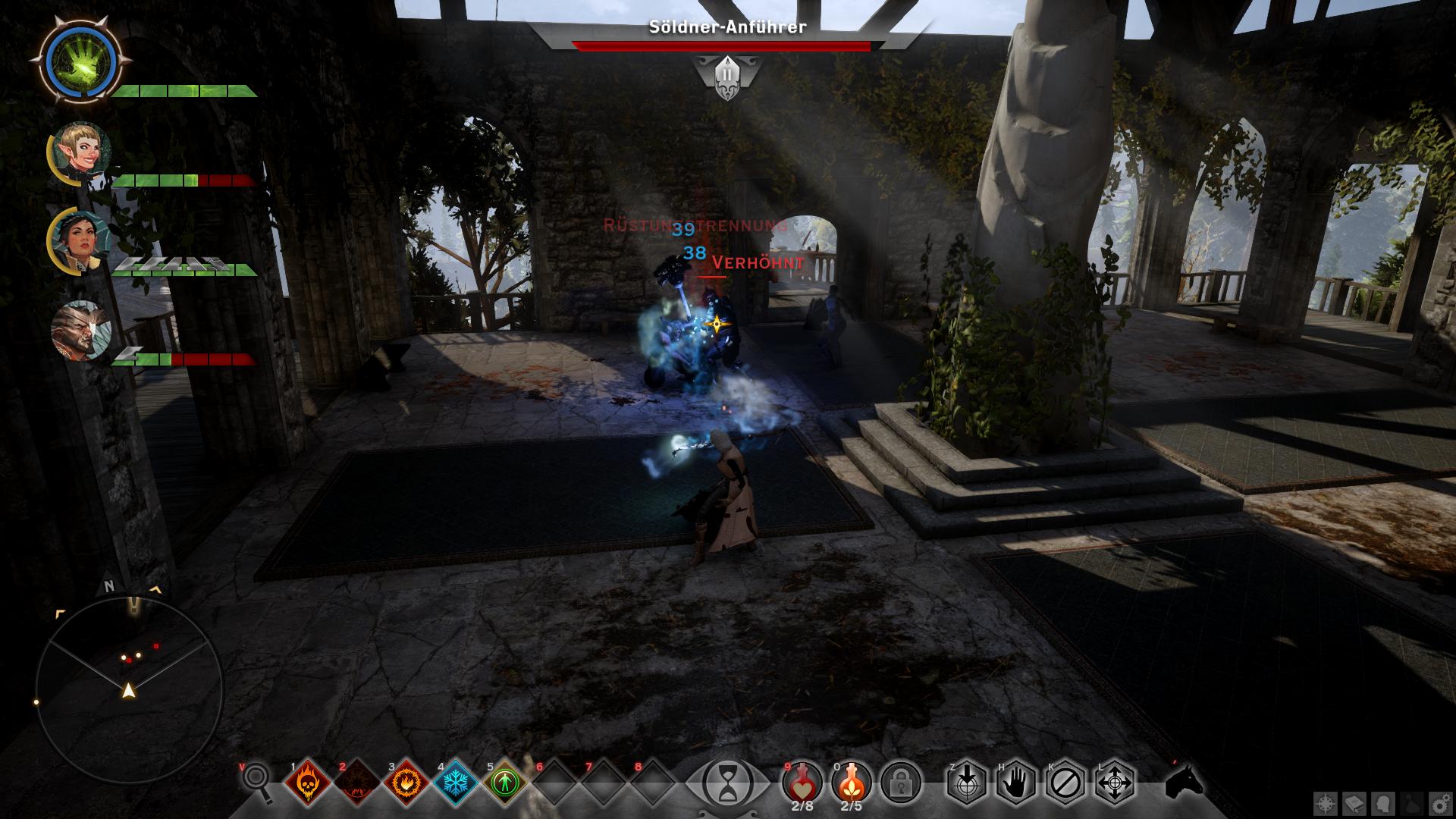This screenshot has height=819, width=1456.
Task: Select the four-arrow crosshair party command
Action: click(x=1114, y=781)
